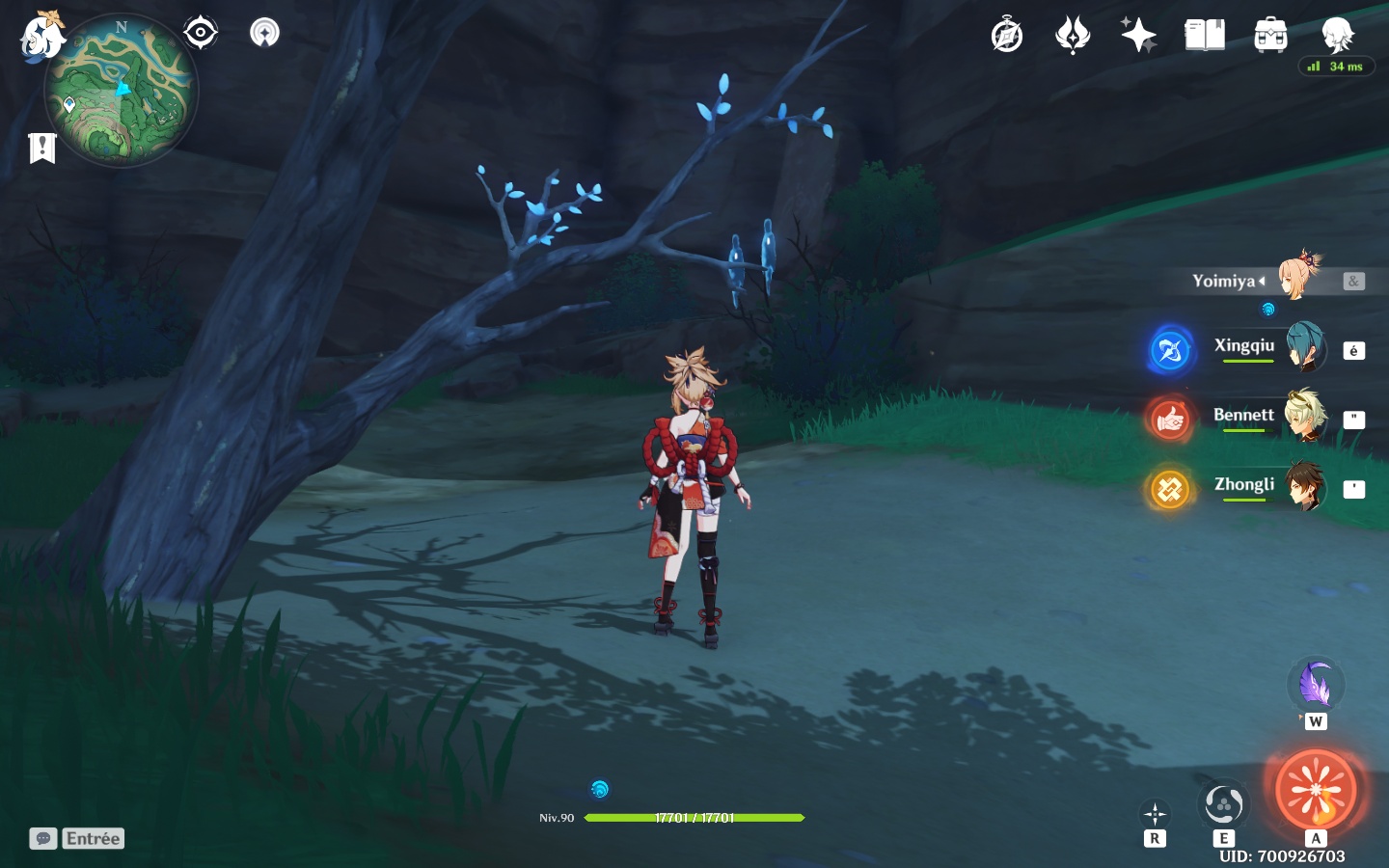The image size is (1389, 868).
Task: Open the compass icon in the top bar
Action: [x=1007, y=36]
